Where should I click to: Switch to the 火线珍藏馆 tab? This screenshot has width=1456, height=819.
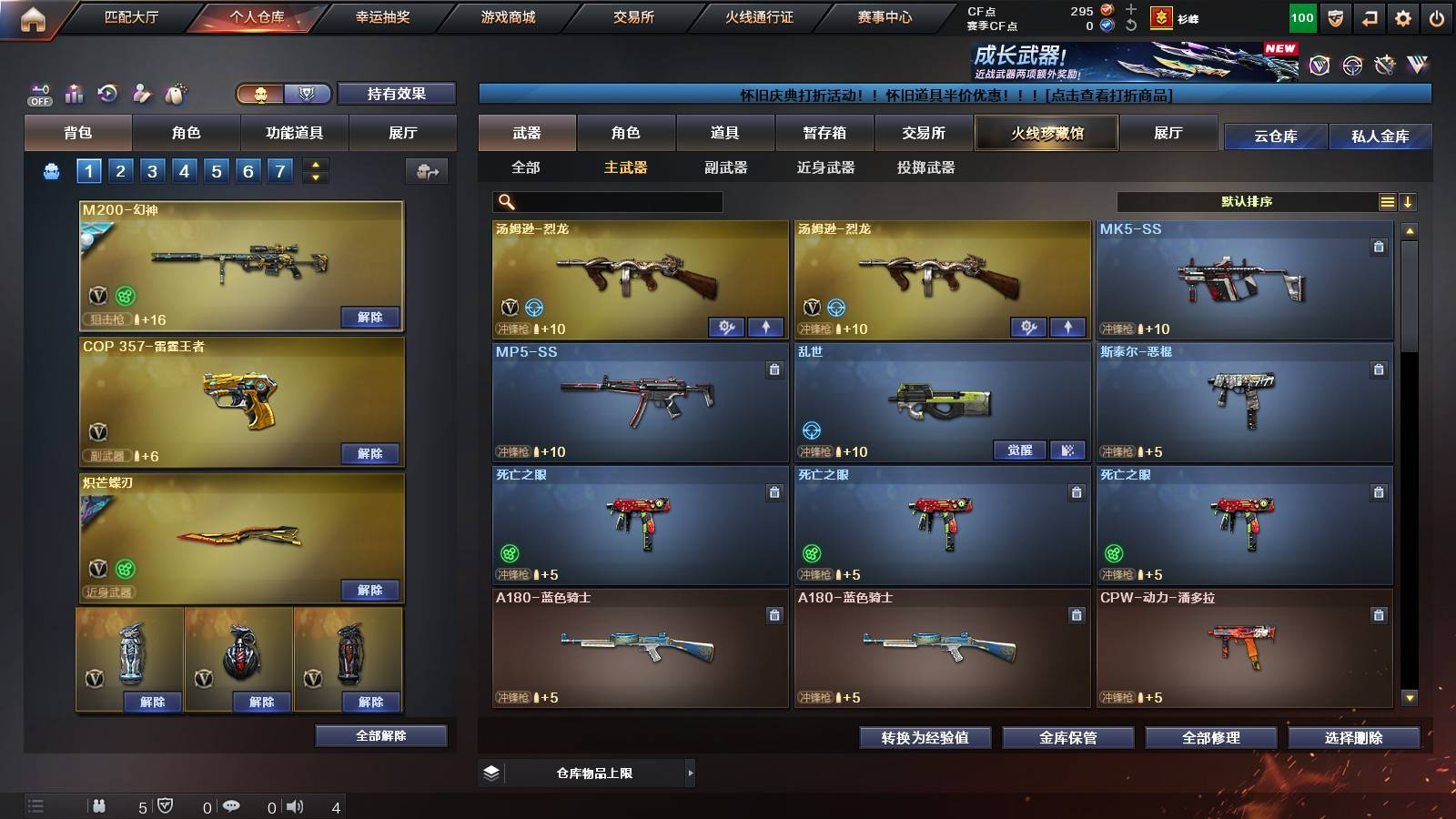[1046, 133]
